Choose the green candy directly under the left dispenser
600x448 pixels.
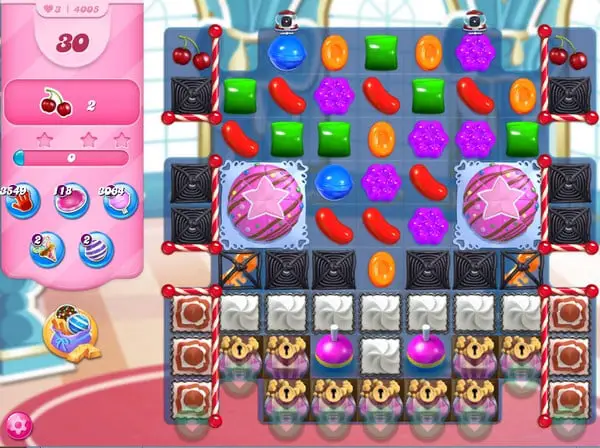(x=285, y=137)
